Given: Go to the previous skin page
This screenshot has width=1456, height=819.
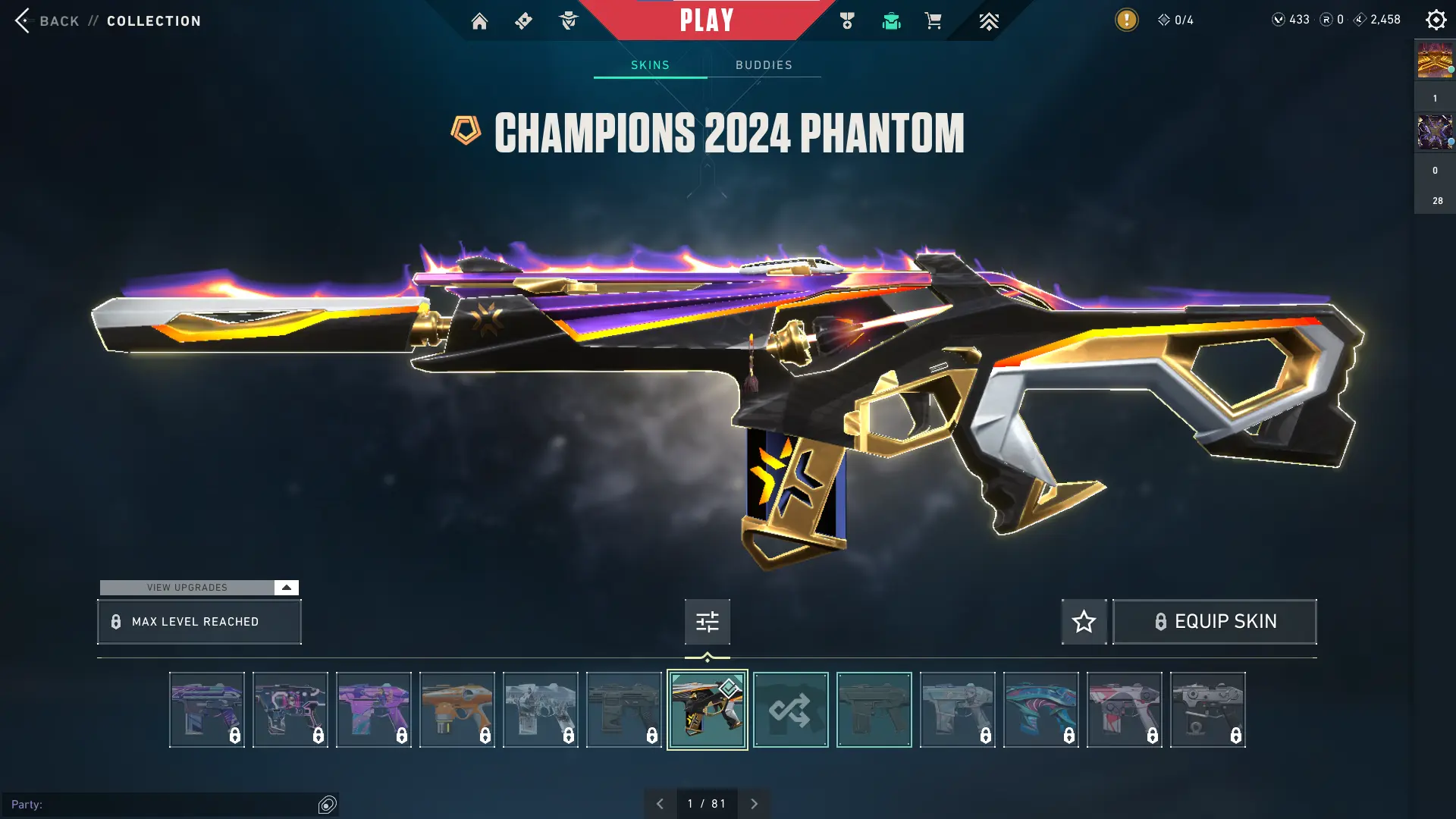Looking at the screenshot, I should (x=660, y=803).
